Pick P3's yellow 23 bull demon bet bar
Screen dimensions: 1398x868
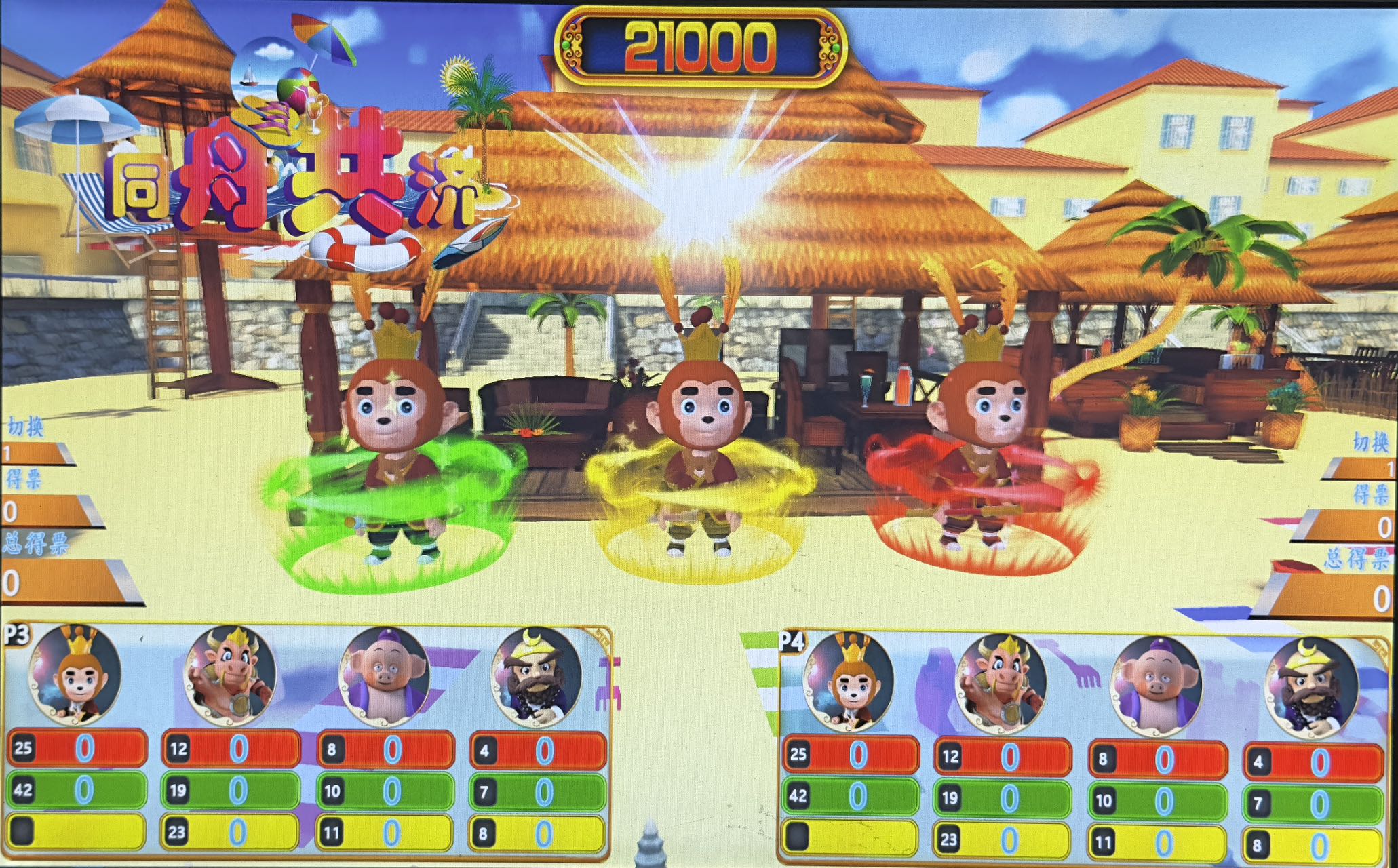[231, 832]
